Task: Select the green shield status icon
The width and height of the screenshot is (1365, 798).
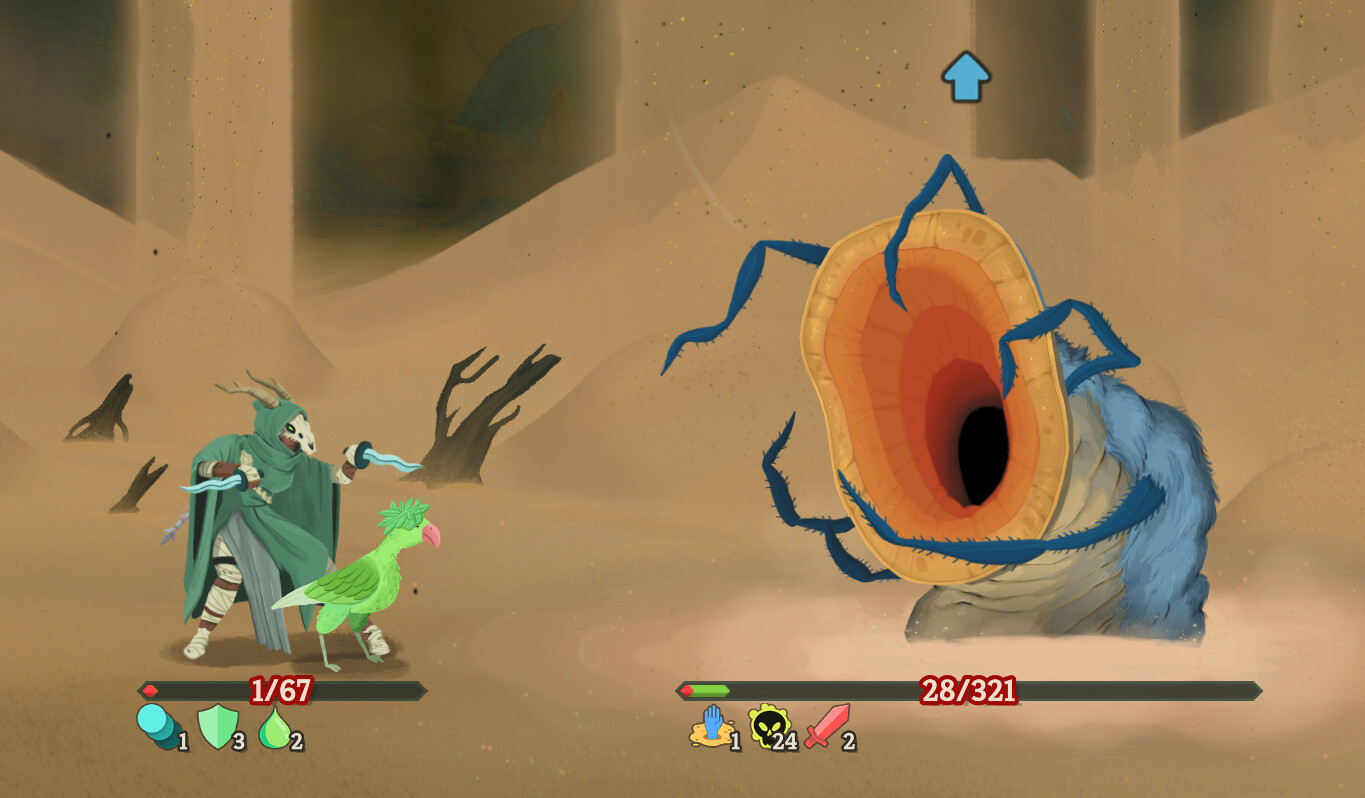Action: click(216, 727)
